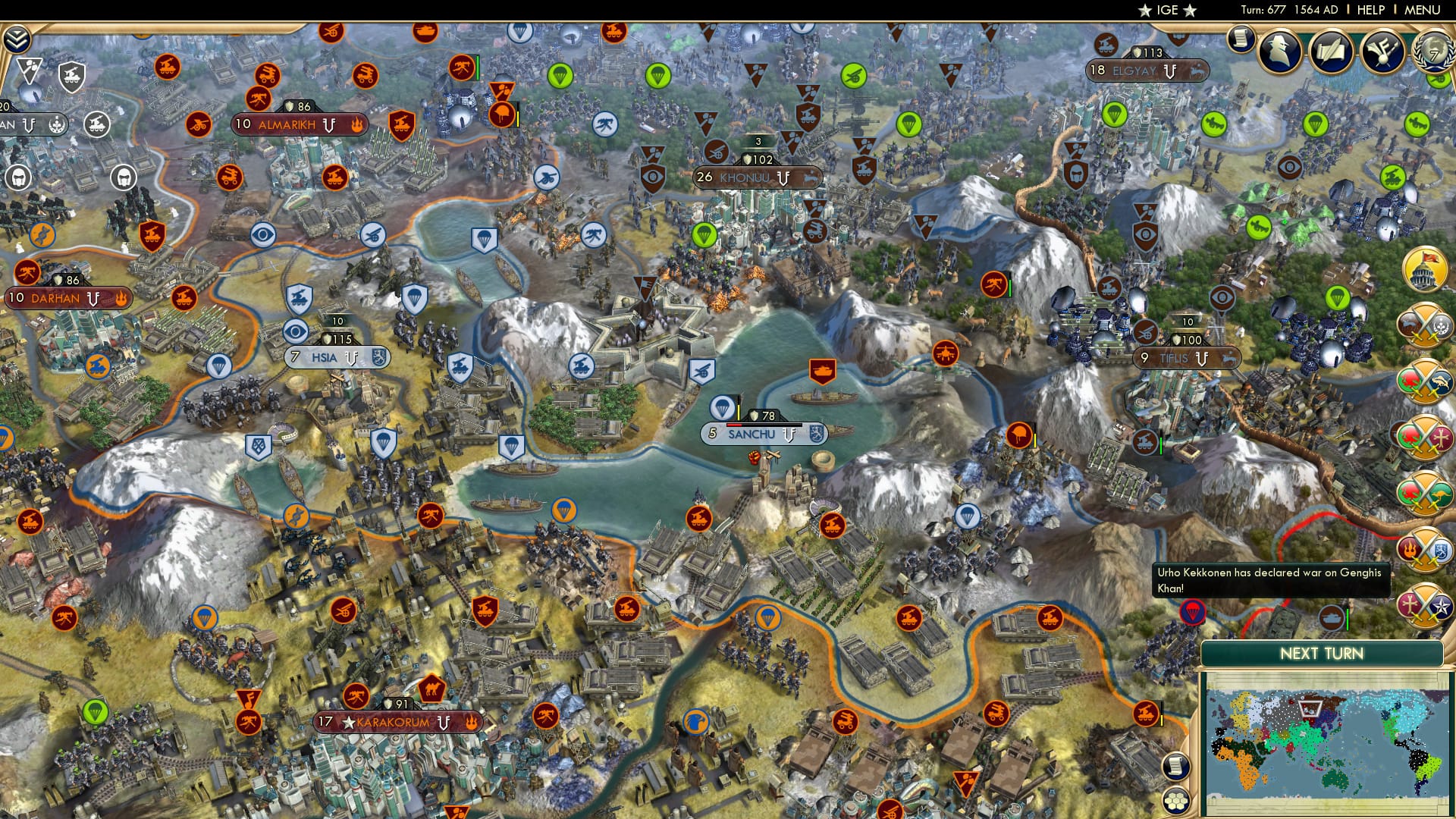Viewport: 1456px width, 819px height.
Task: Open HELP from the top bar
Action: [1371, 10]
